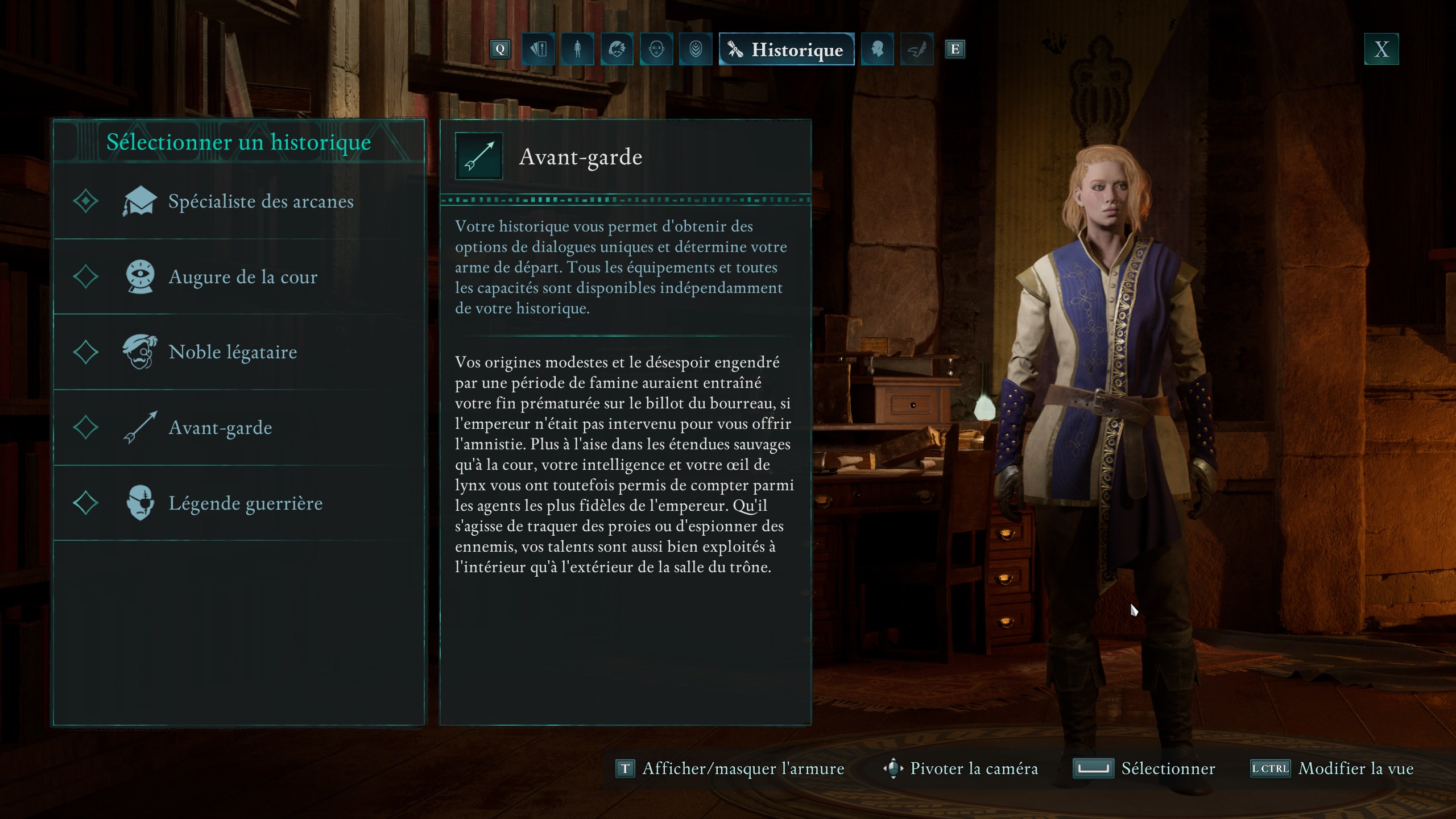Open the quill signature tab
Viewport: 1456px width, 819px height.
(x=916, y=49)
